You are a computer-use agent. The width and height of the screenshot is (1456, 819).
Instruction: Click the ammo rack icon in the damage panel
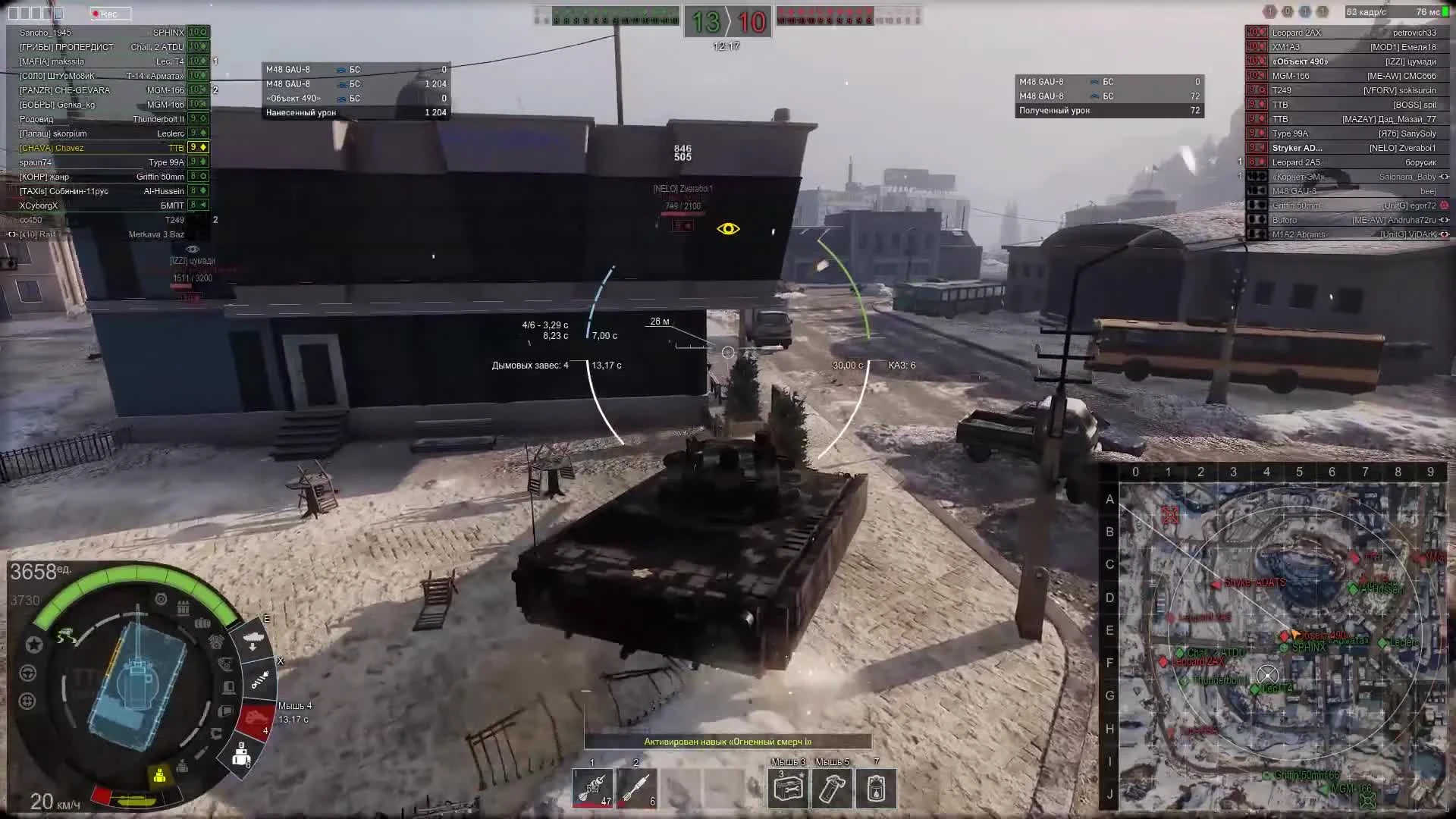(x=182, y=608)
